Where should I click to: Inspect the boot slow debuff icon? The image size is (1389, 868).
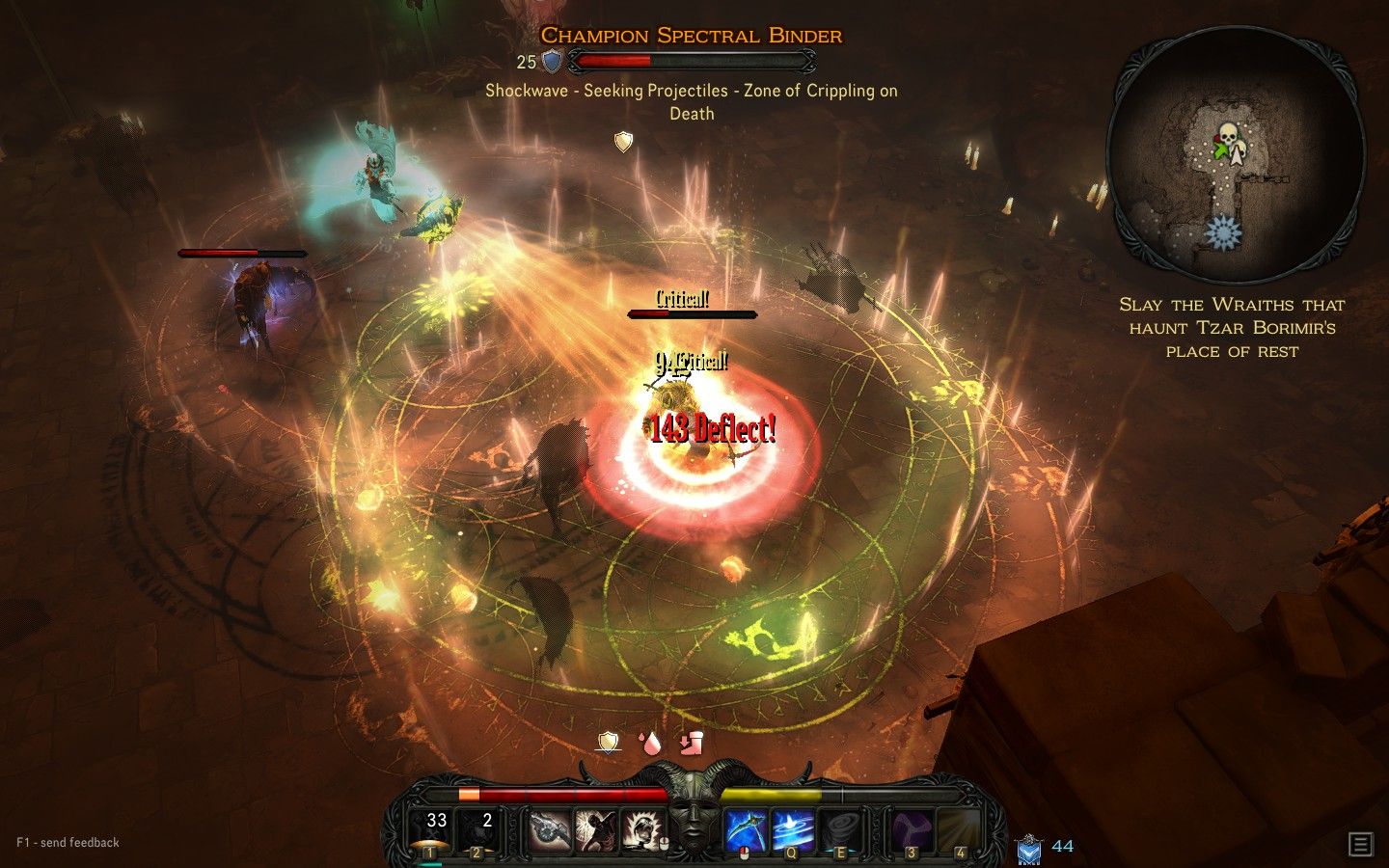pos(691,742)
